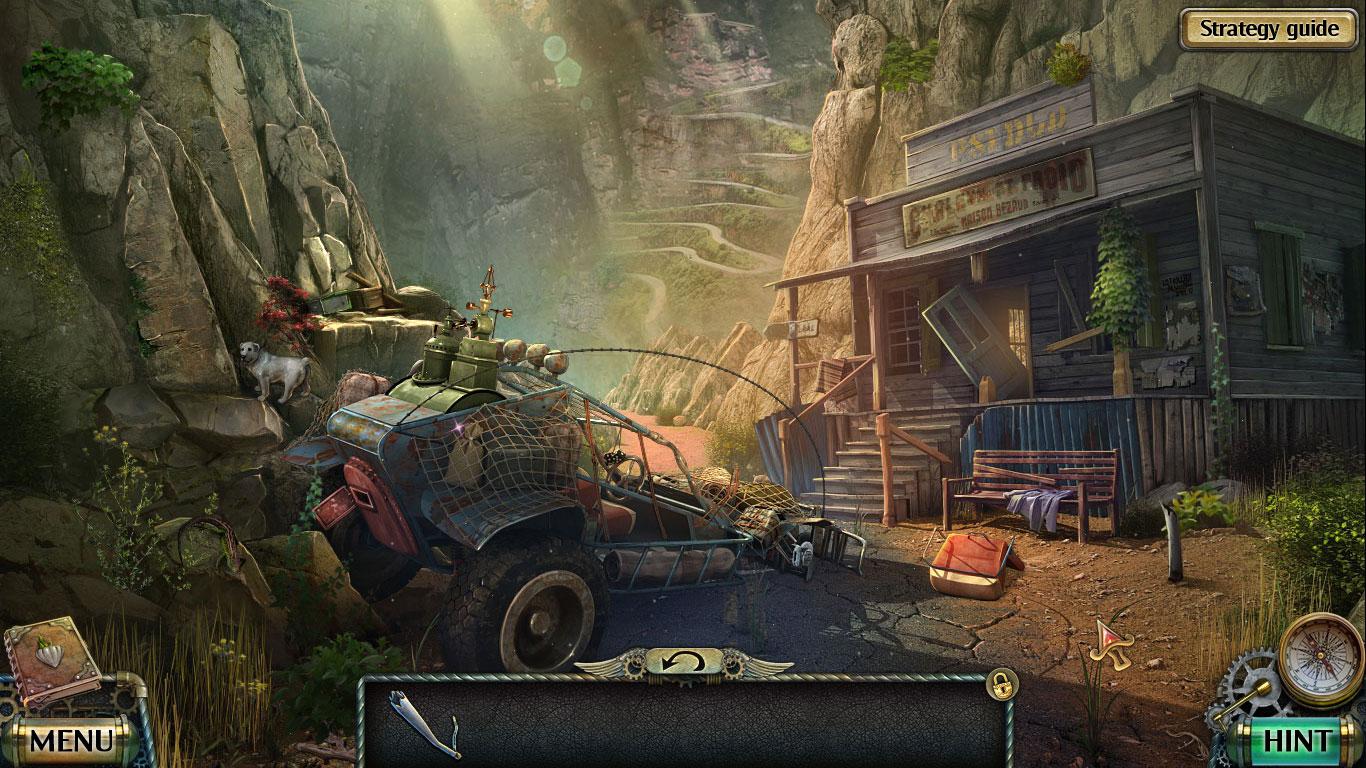Open the journal book with heart
Image resolution: width=1366 pixels, height=768 pixels.
[51, 657]
